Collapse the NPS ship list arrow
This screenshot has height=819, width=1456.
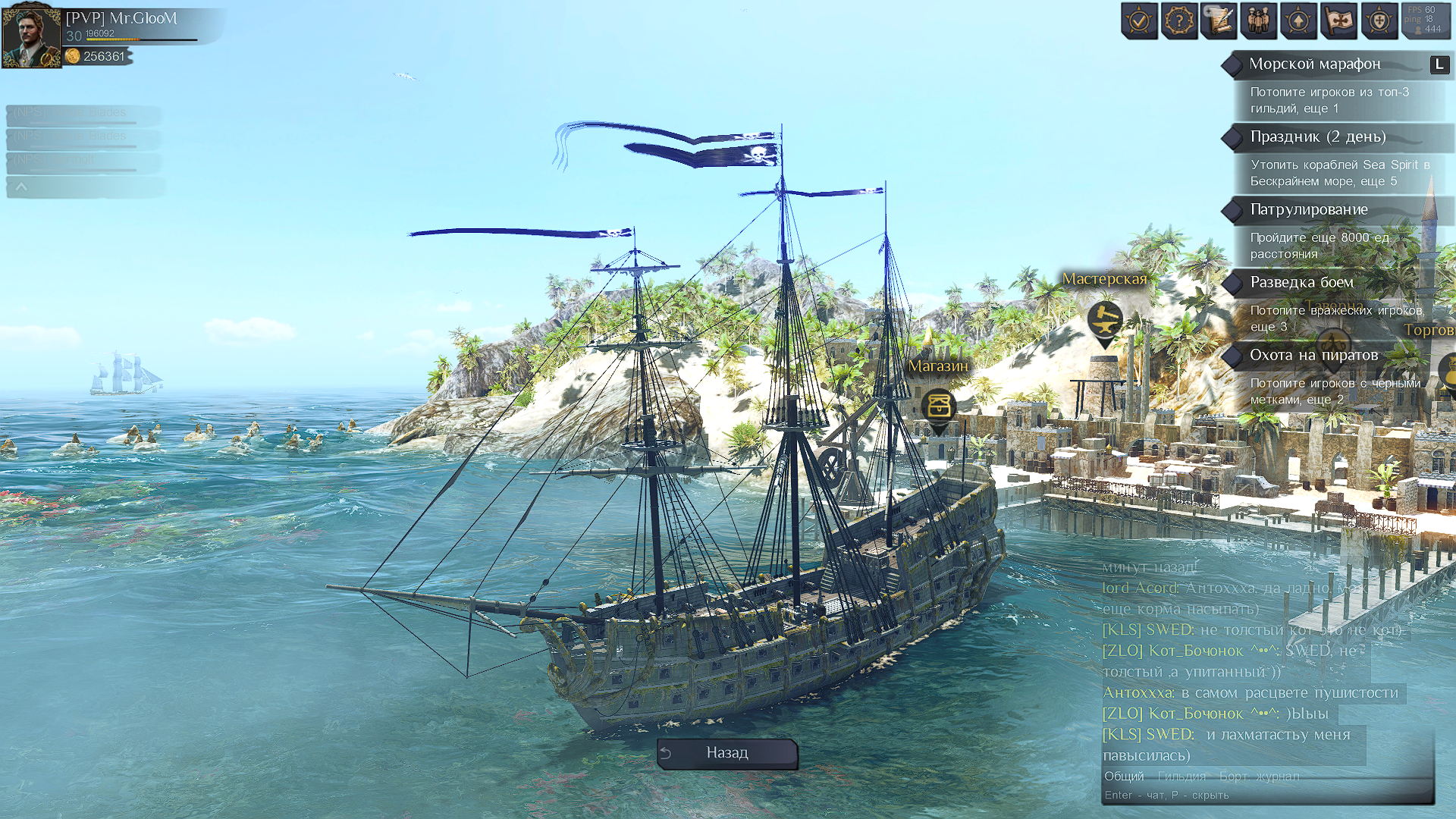[x=21, y=187]
